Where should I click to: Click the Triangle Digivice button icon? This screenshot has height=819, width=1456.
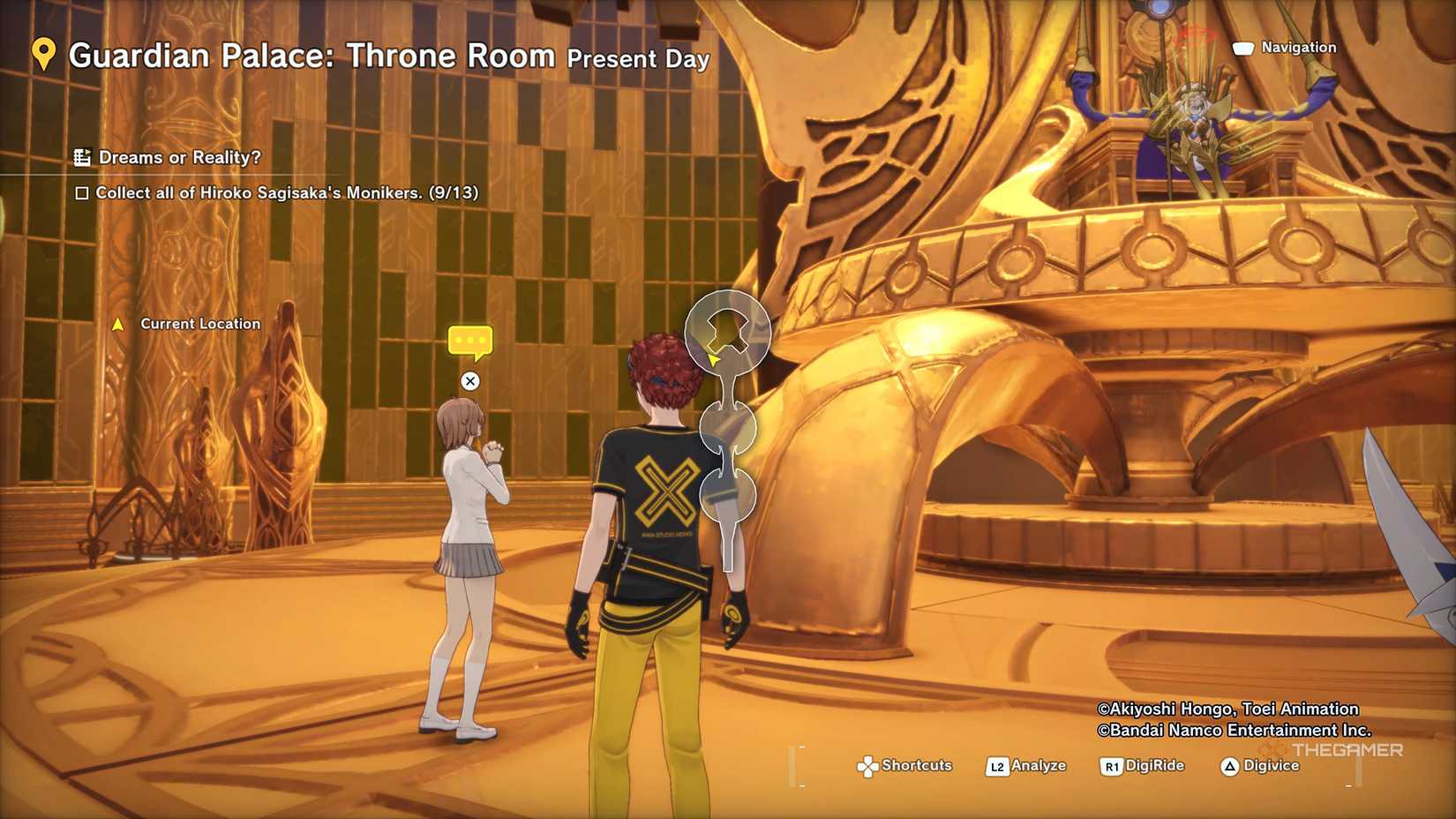pyautogui.click(x=1232, y=766)
